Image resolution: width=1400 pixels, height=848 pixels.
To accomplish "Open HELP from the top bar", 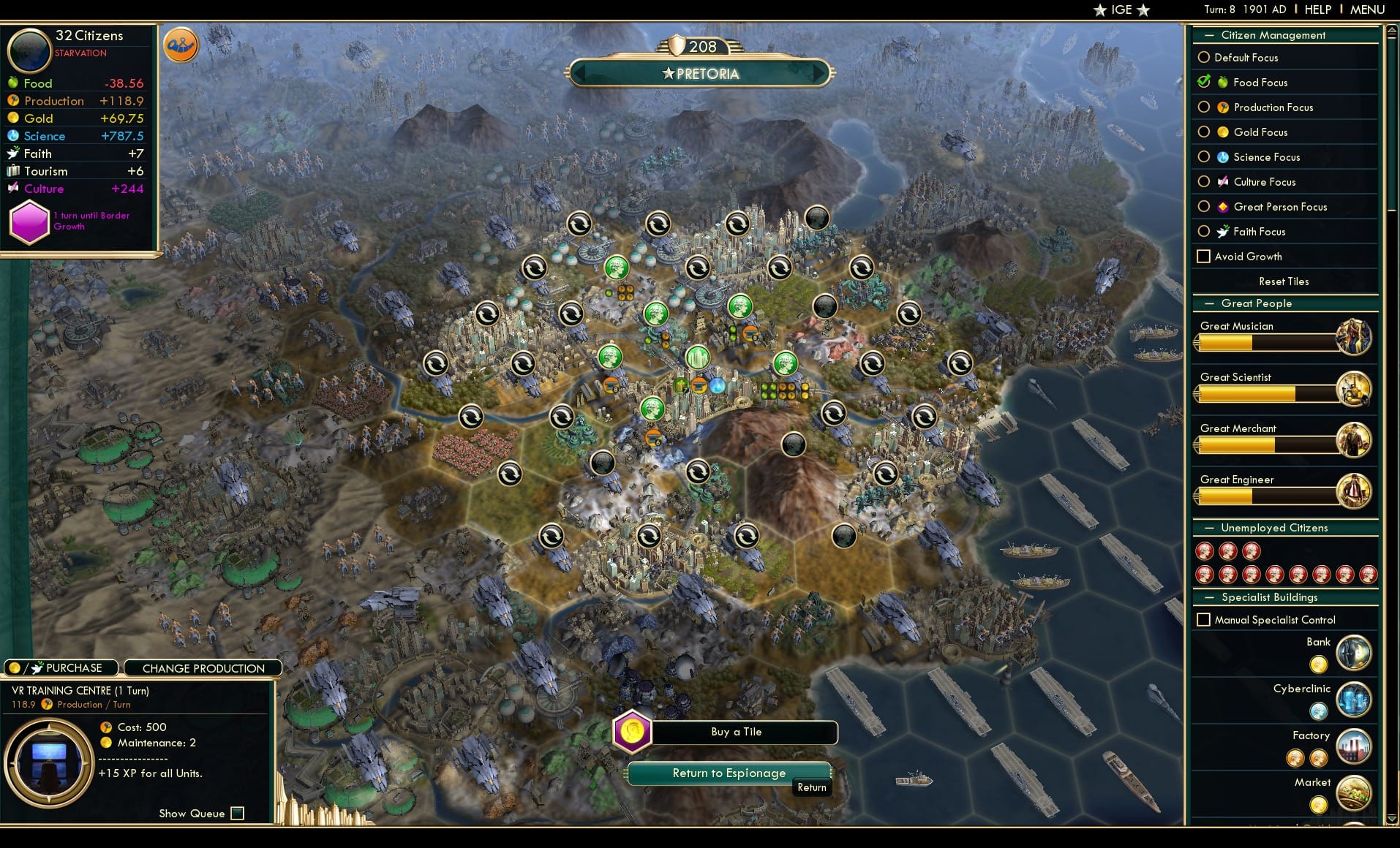I will coord(1317,10).
